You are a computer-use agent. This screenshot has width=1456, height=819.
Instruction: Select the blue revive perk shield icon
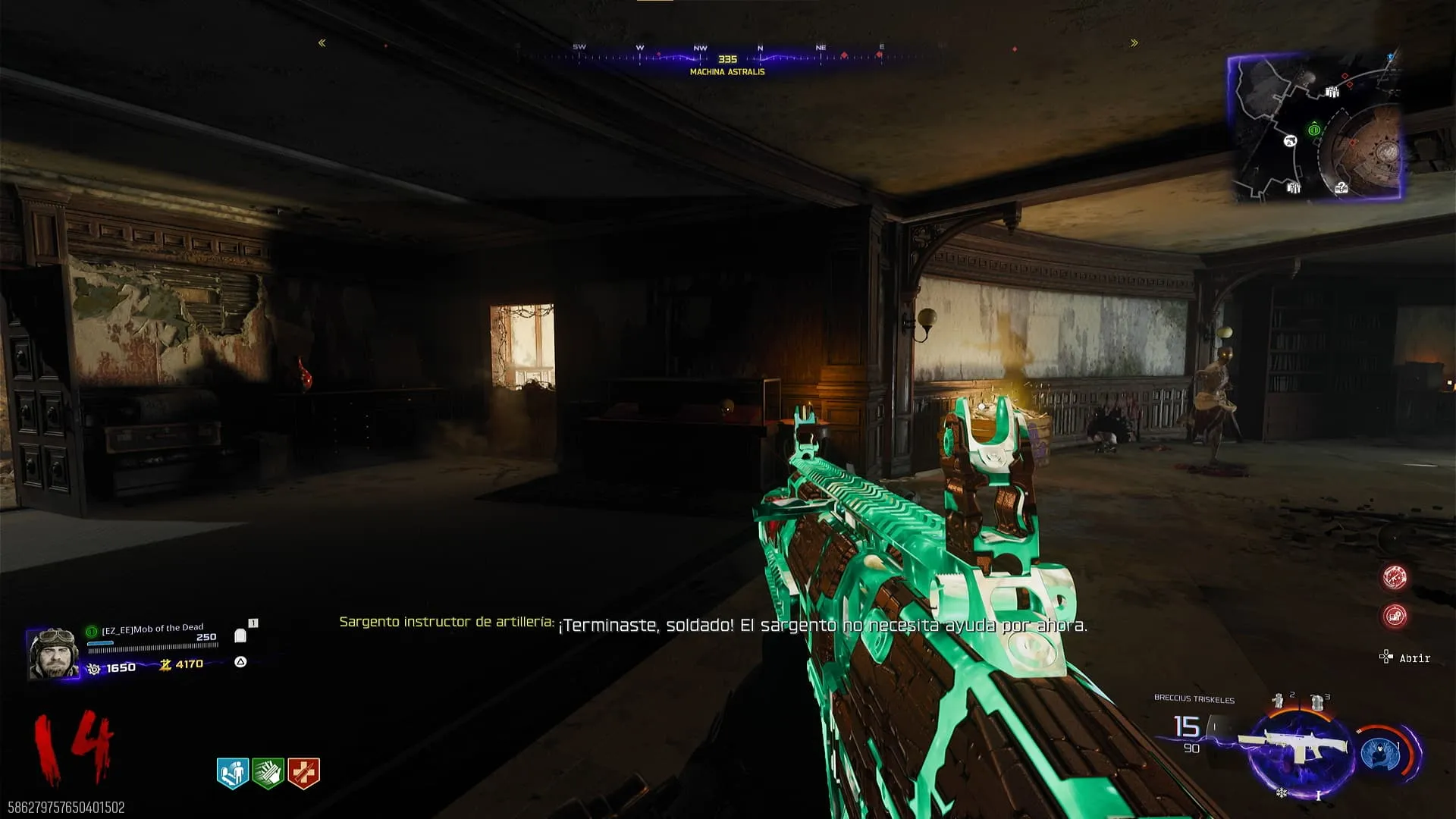click(233, 773)
